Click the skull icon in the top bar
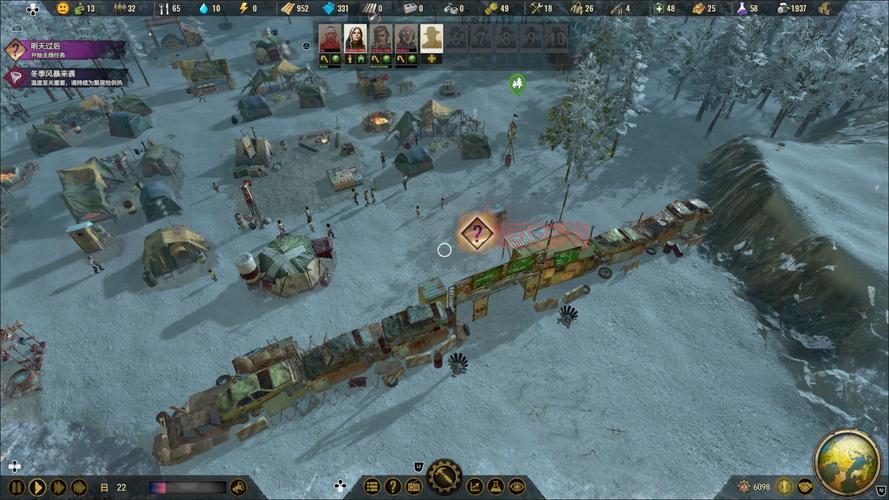Viewport: 889px width, 500px height. click(34, 8)
